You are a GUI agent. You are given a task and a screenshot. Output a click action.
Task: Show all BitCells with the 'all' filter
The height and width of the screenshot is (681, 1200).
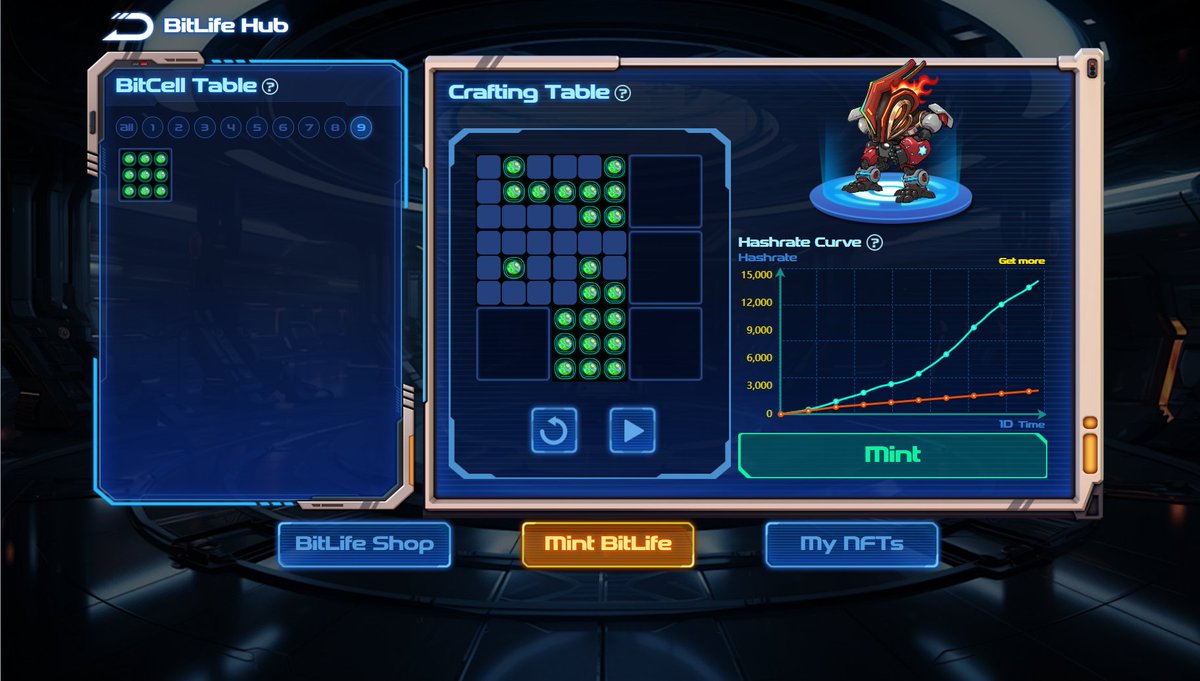(126, 127)
